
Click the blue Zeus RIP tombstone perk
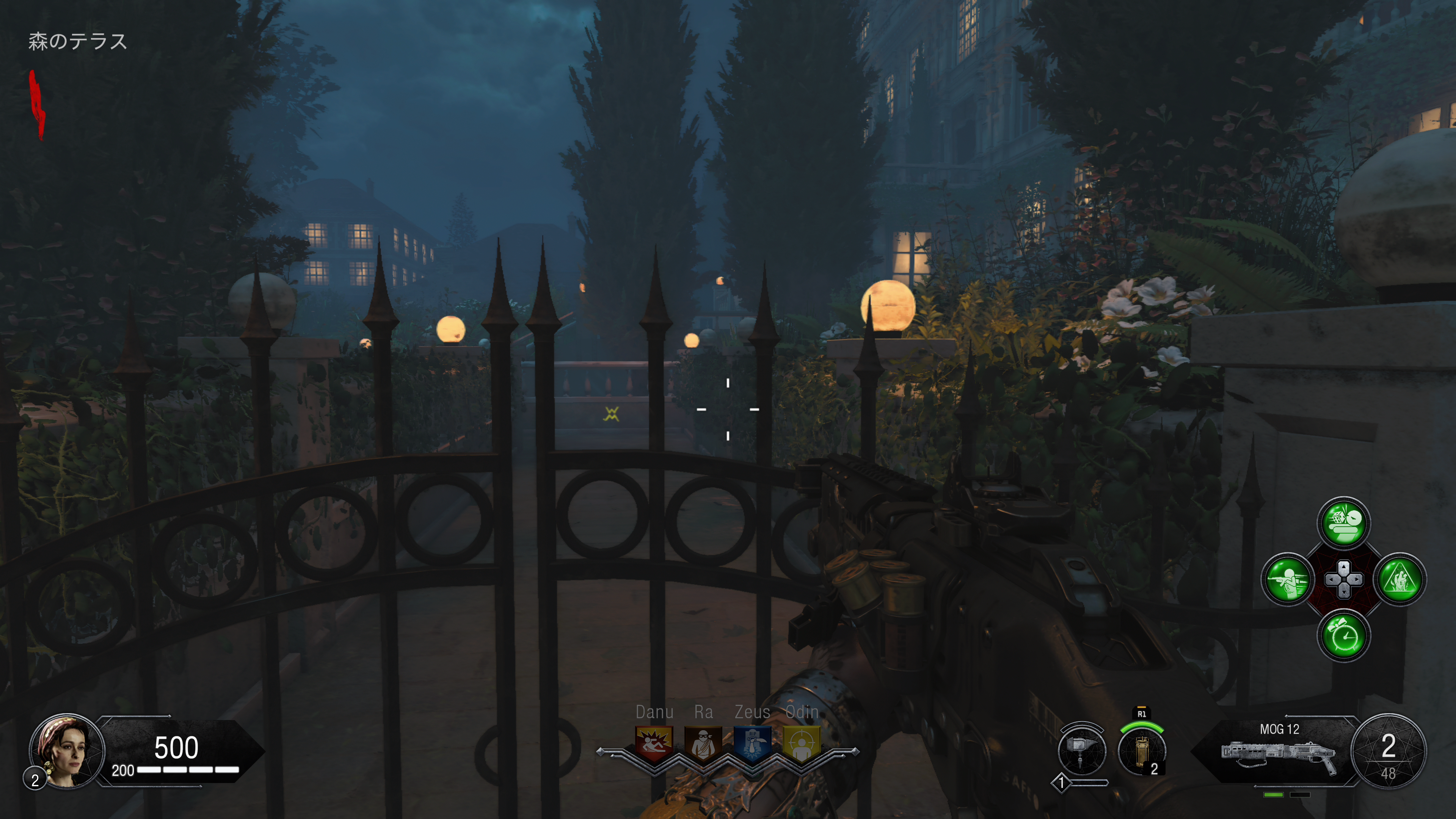pyautogui.click(x=752, y=743)
